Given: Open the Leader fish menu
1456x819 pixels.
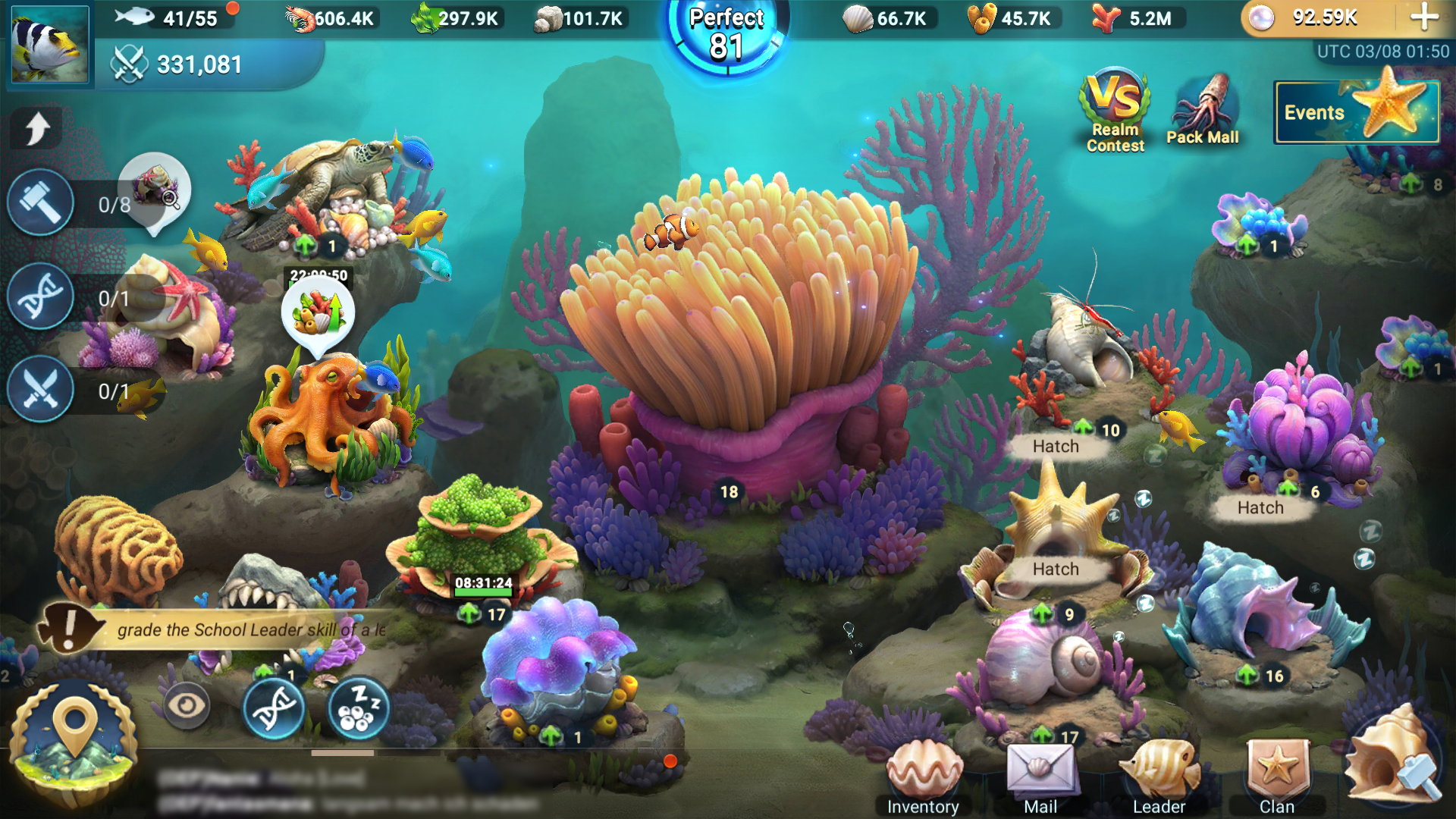Looking at the screenshot, I should (1159, 777).
